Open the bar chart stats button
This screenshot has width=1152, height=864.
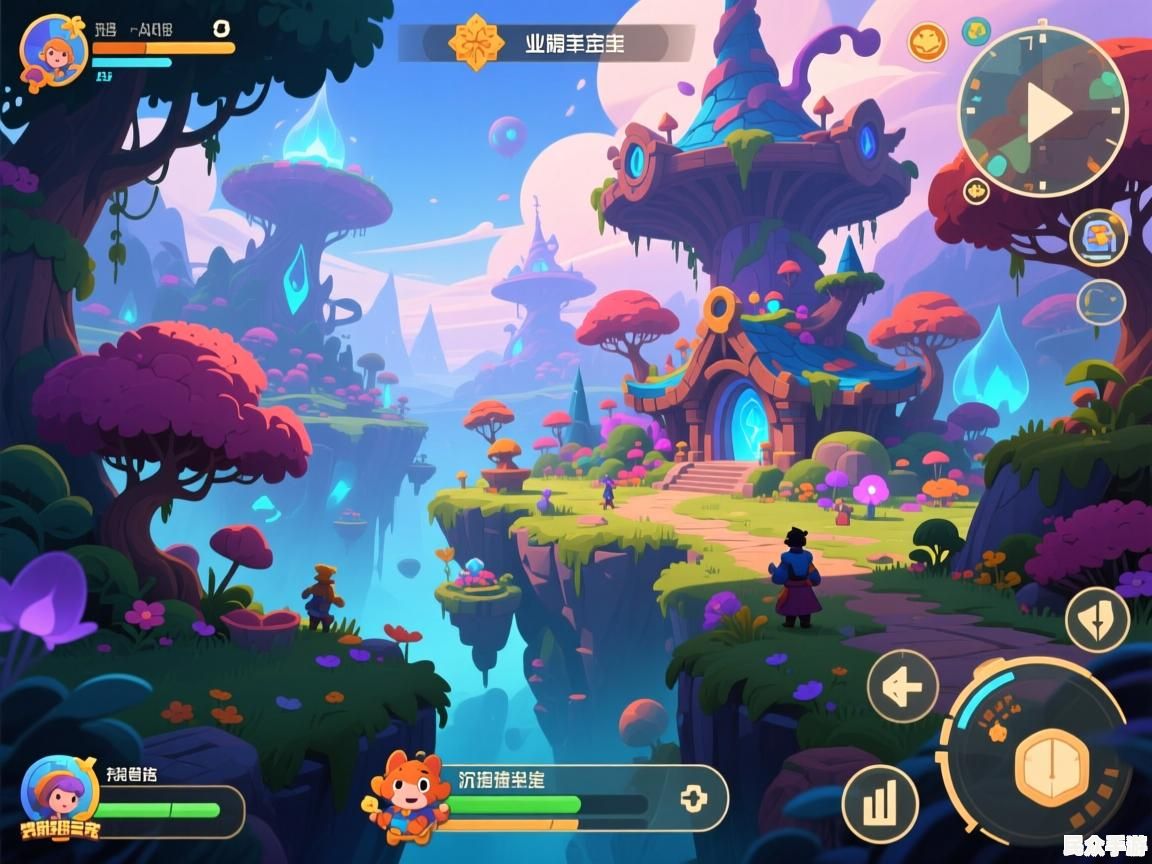point(880,803)
